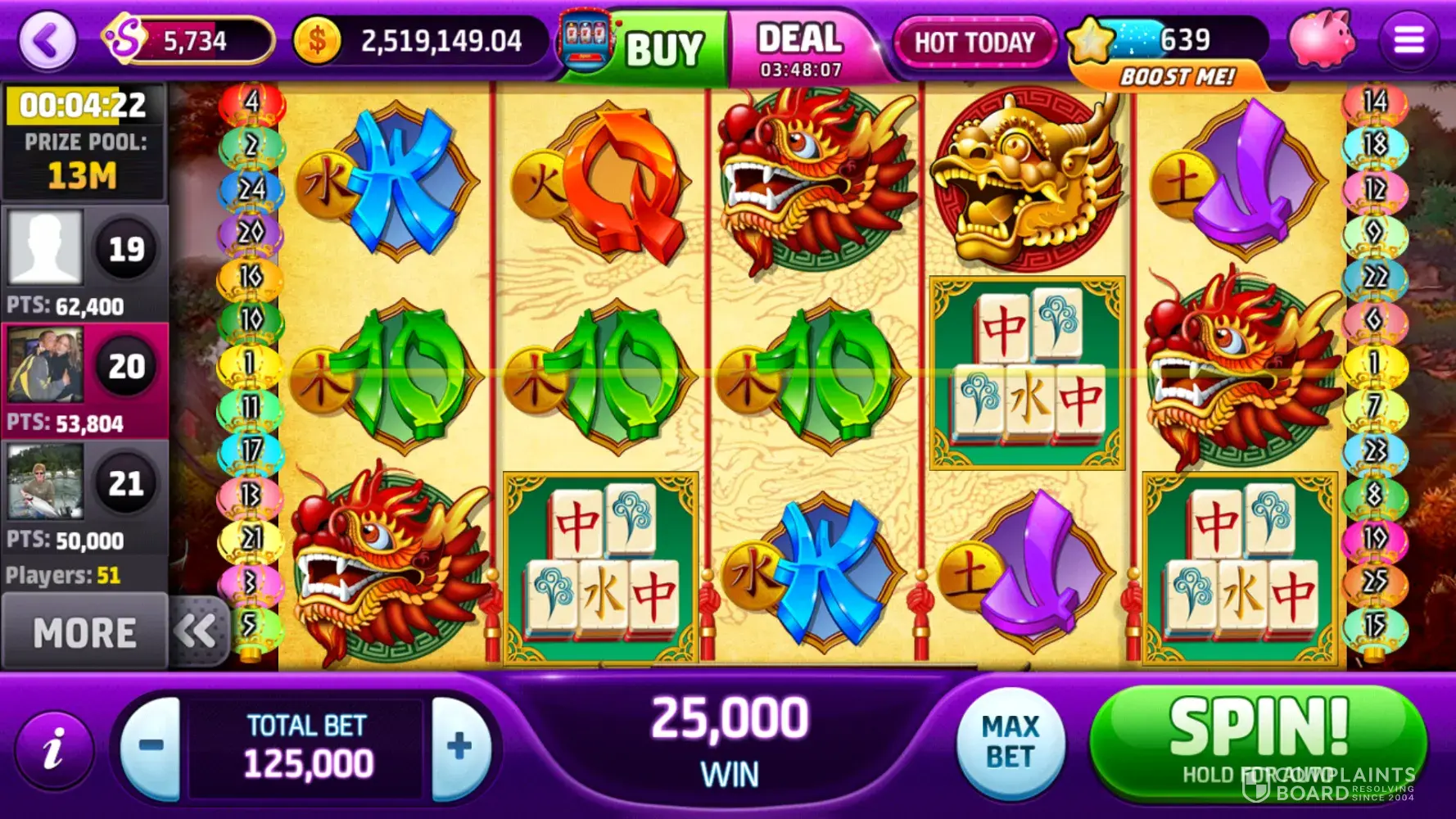Viewport: 1456px width, 819px height.
Task: Show MORE tournament players
Action: click(x=84, y=633)
